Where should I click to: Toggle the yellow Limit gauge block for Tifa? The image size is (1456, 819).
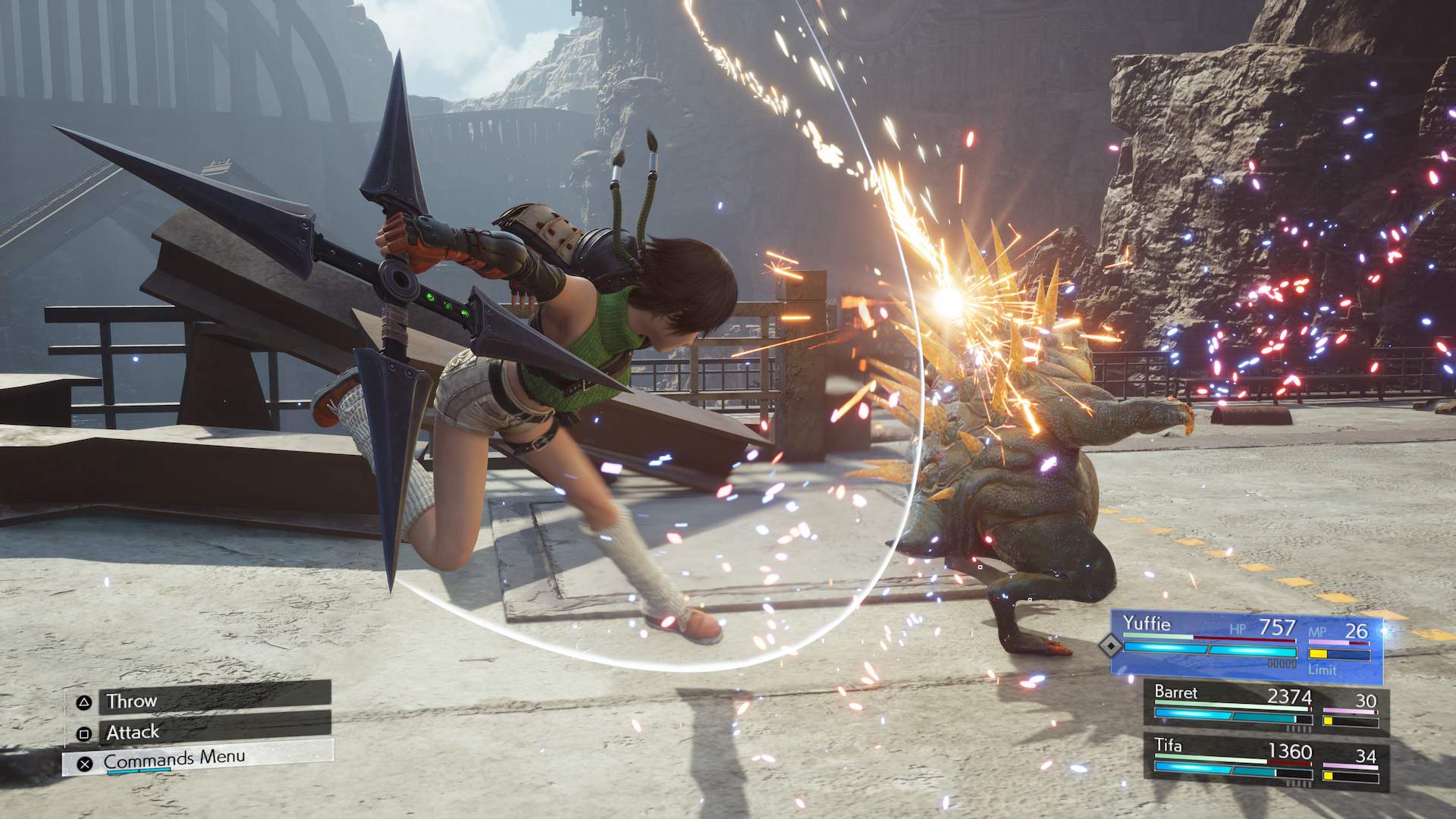pyautogui.click(x=1328, y=775)
